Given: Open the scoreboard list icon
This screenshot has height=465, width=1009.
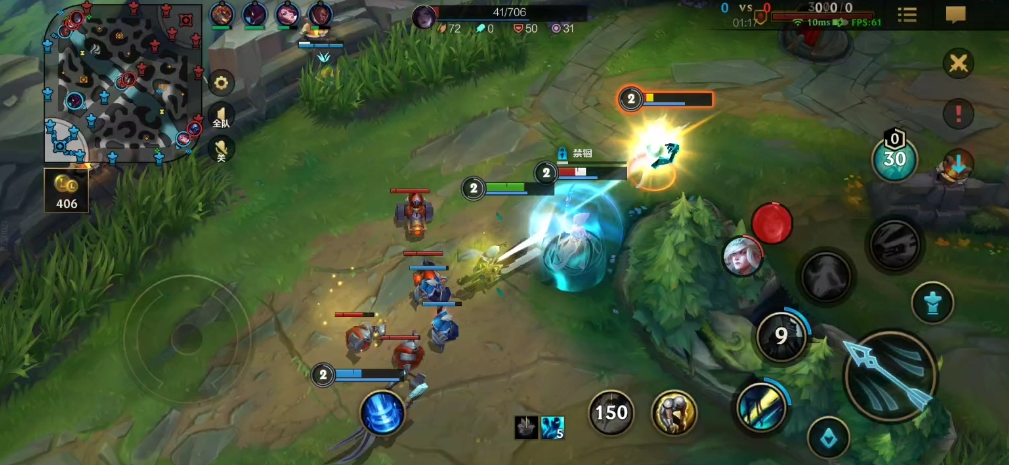Looking at the screenshot, I should click(x=907, y=14).
